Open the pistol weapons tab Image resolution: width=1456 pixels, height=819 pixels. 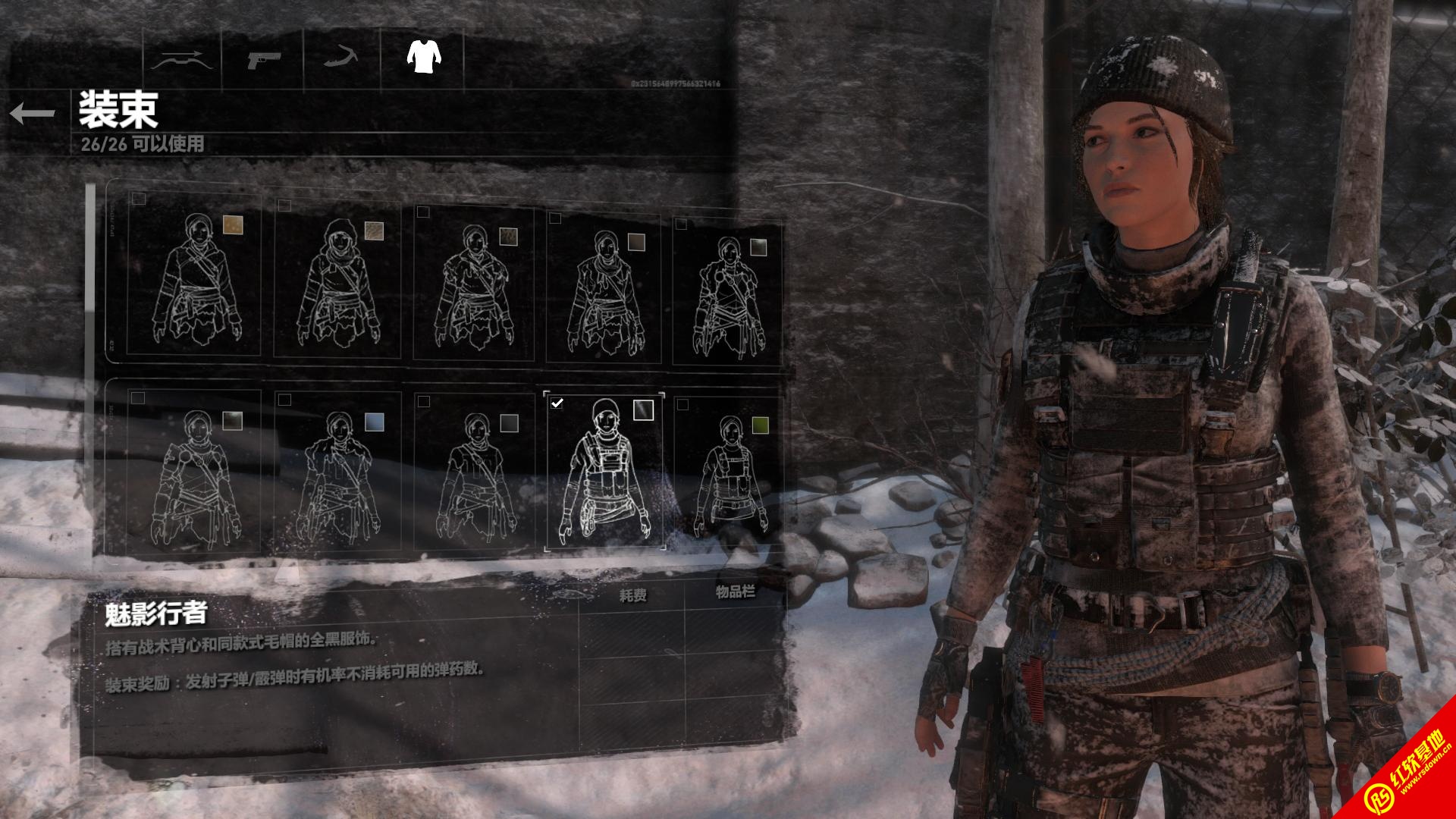coord(263,60)
